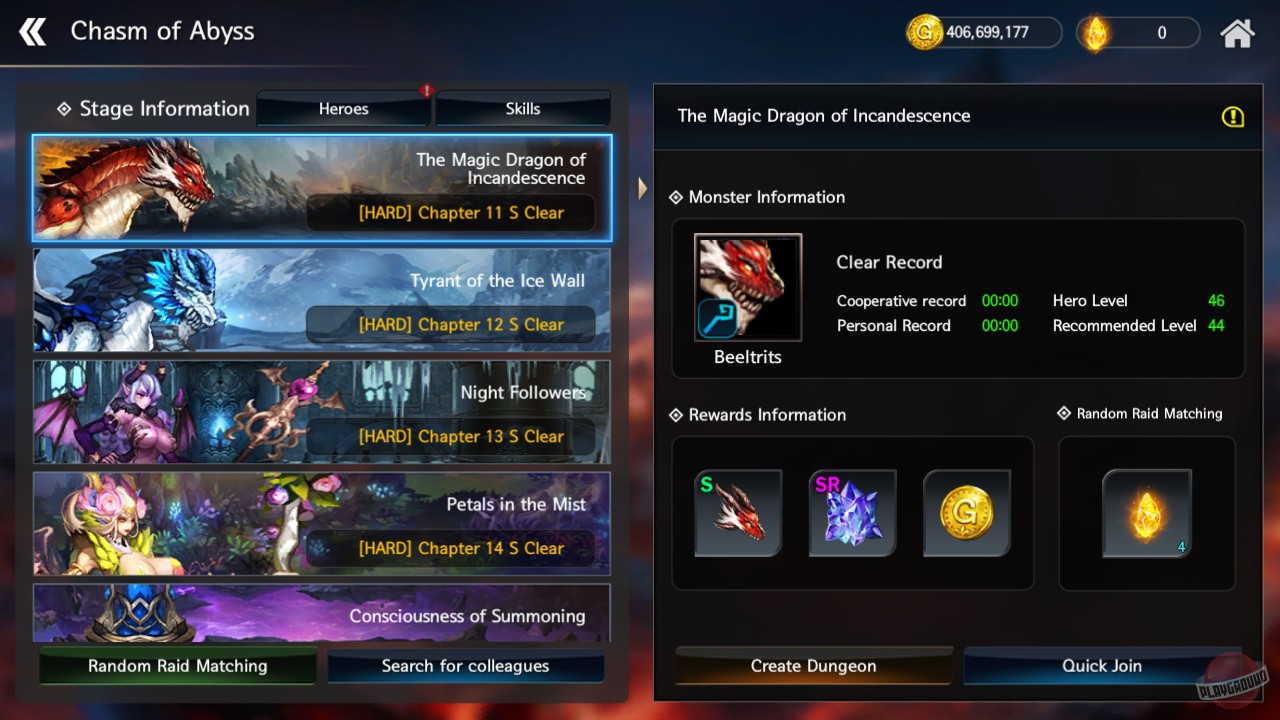This screenshot has height=720, width=1280.
Task: Click the gold coin currency icon
Action: tap(924, 32)
